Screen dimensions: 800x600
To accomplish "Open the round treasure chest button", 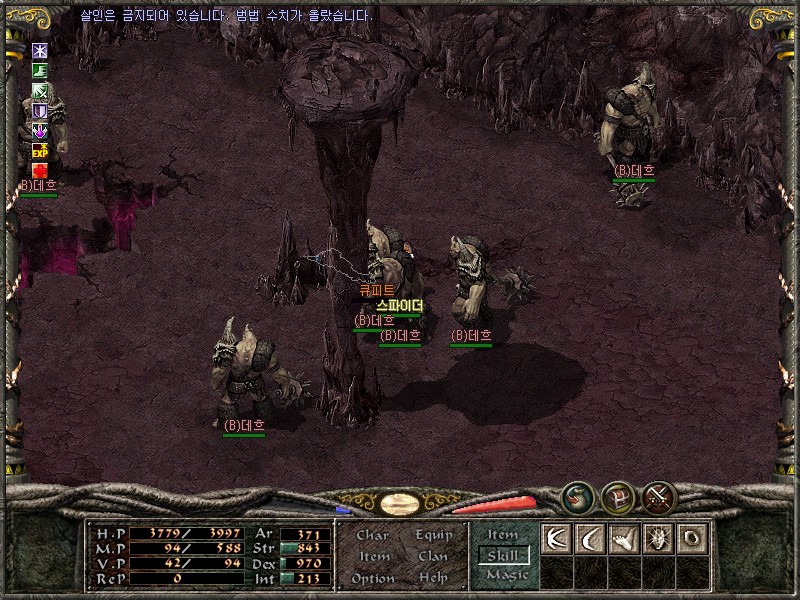I will [618, 496].
